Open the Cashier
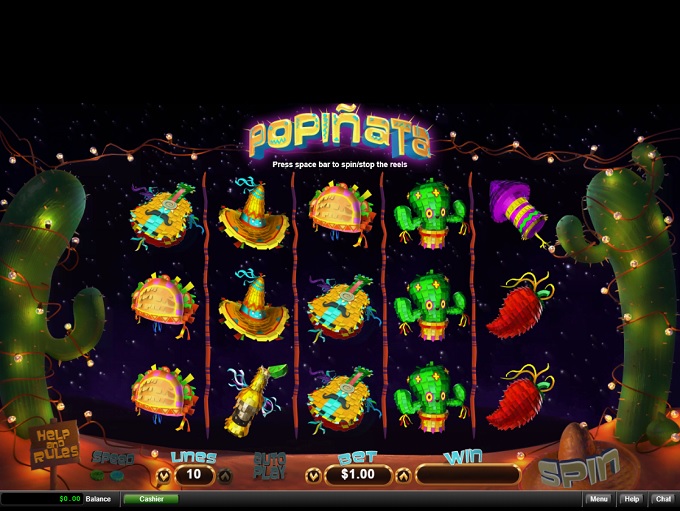 [x=151, y=499]
